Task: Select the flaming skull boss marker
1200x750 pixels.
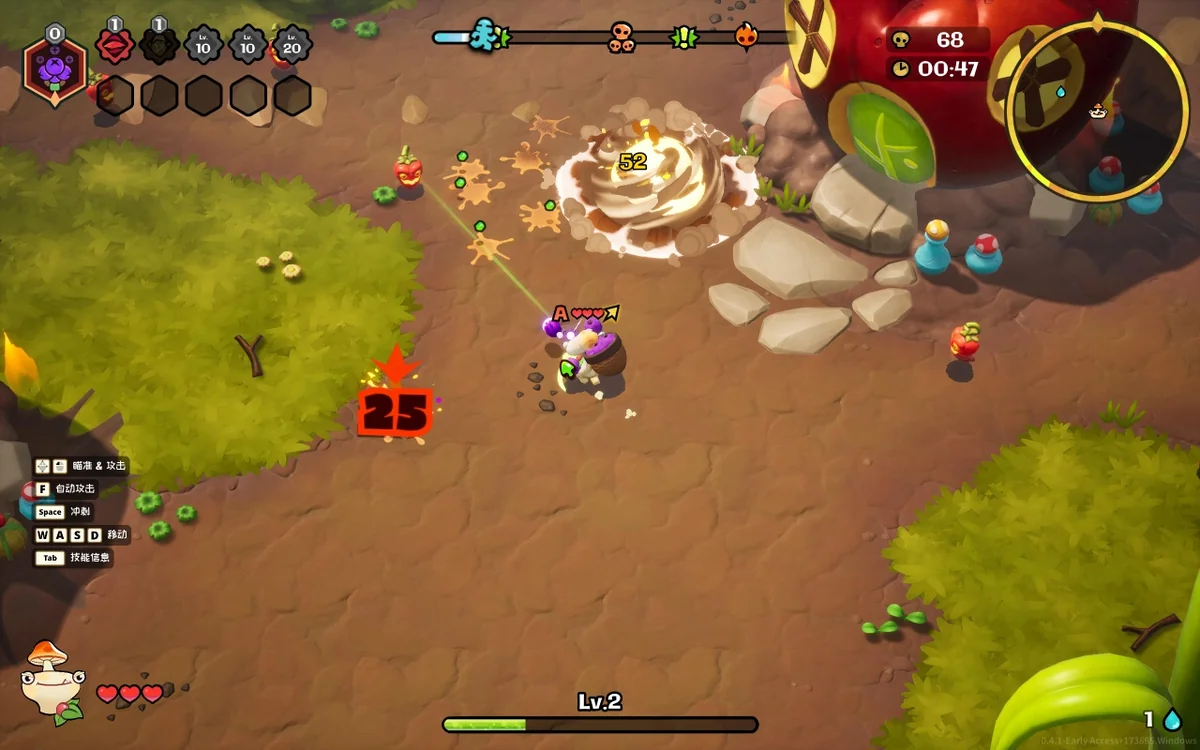Action: (x=747, y=37)
